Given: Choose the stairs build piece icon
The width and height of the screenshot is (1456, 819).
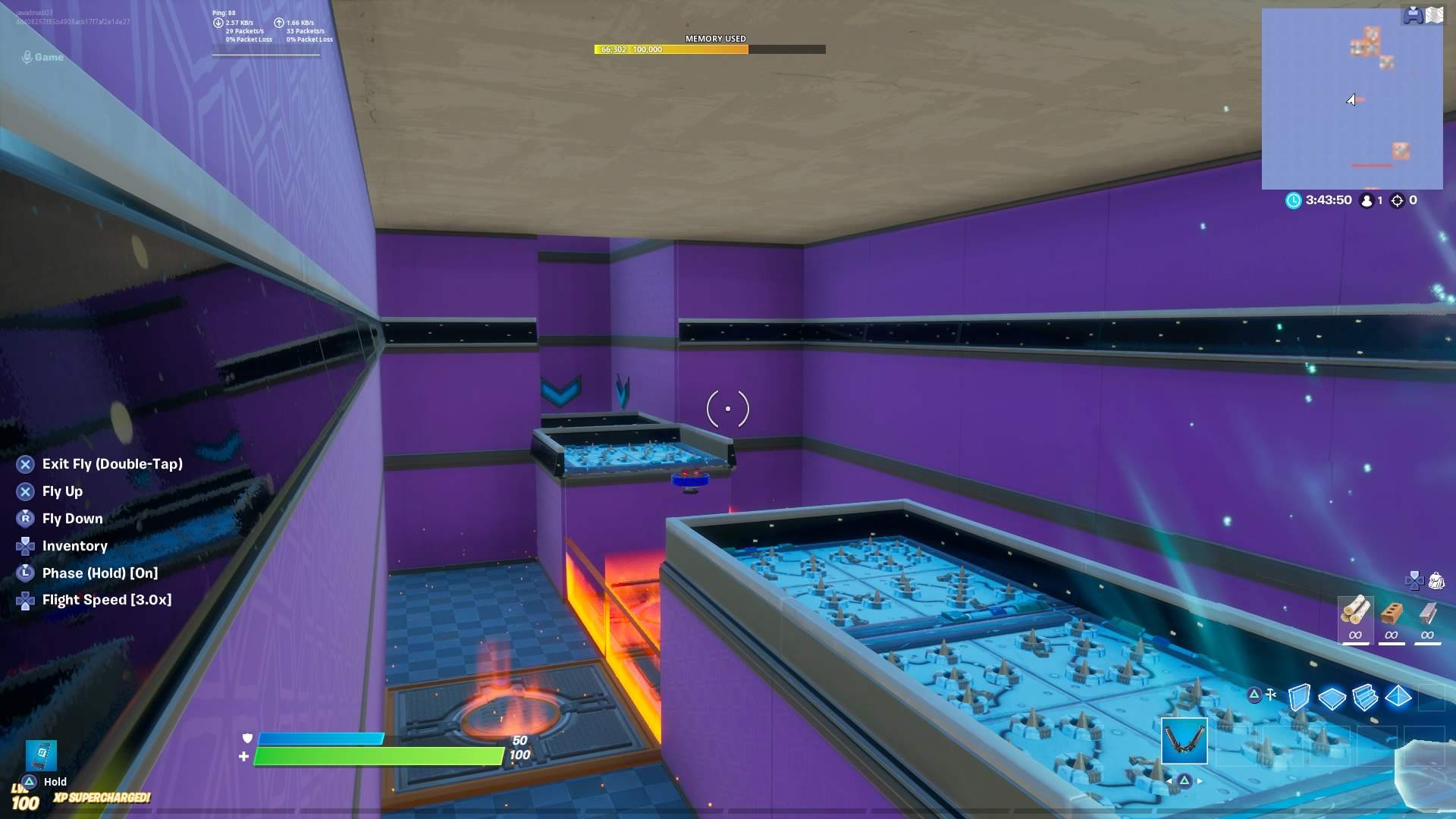Looking at the screenshot, I should (x=1365, y=697).
